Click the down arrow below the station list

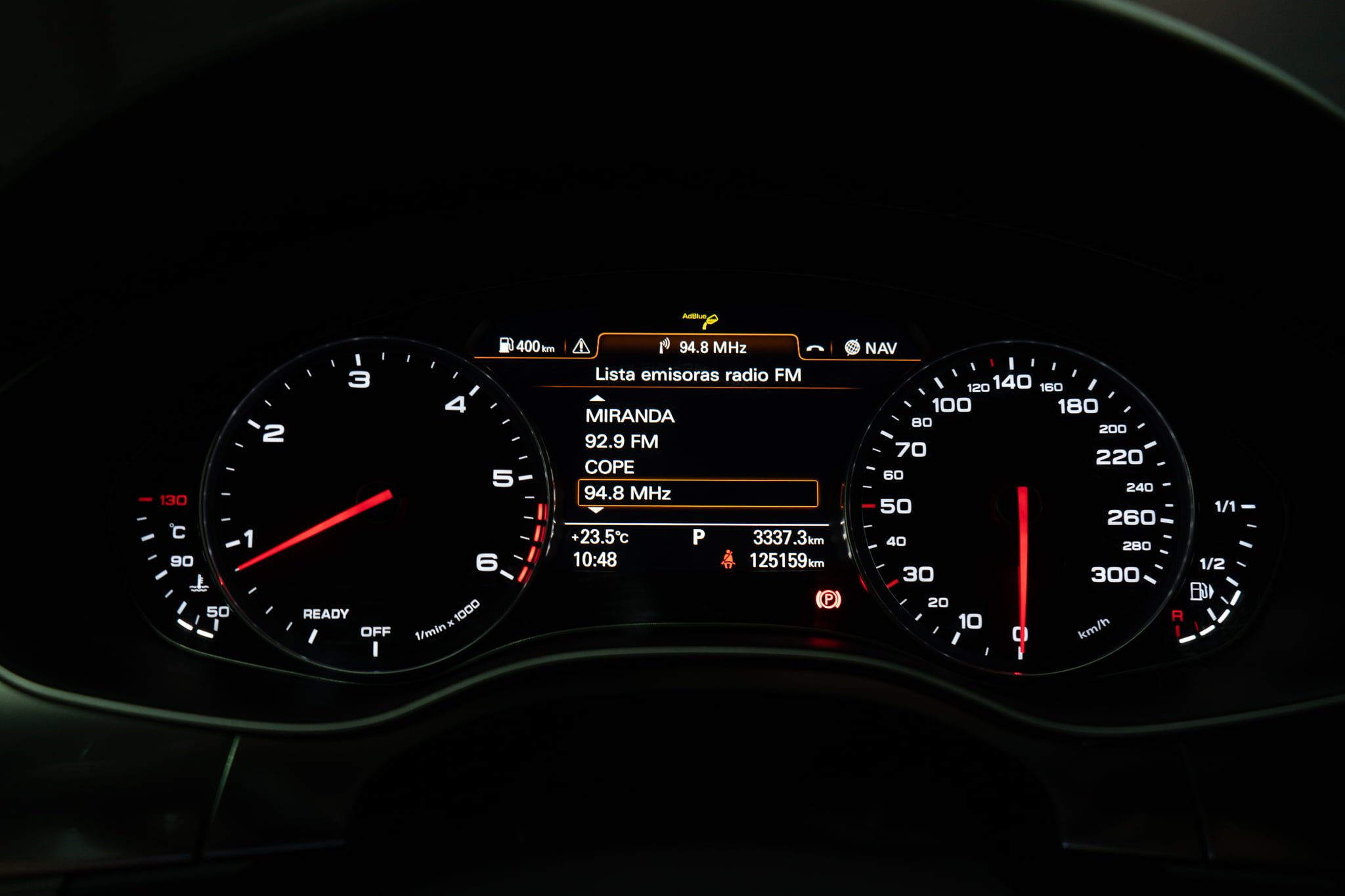click(x=596, y=510)
